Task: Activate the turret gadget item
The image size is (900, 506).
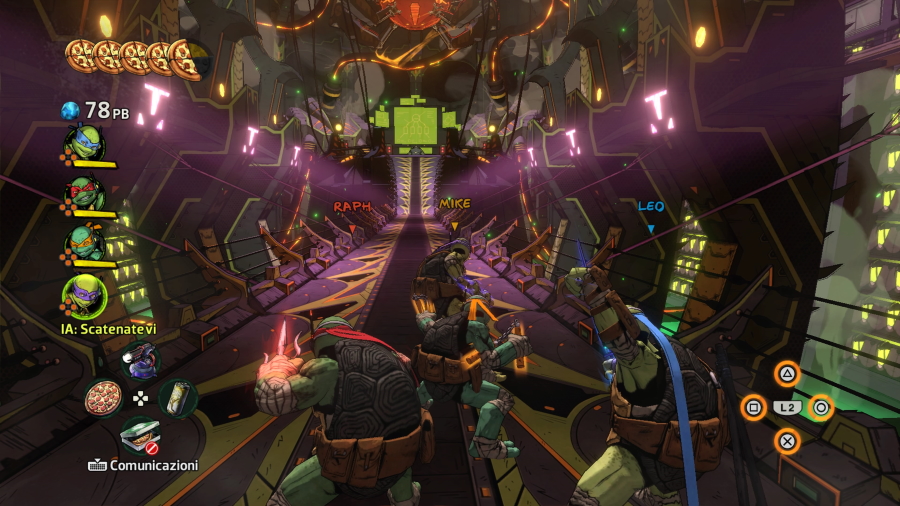Action: click(x=140, y=360)
